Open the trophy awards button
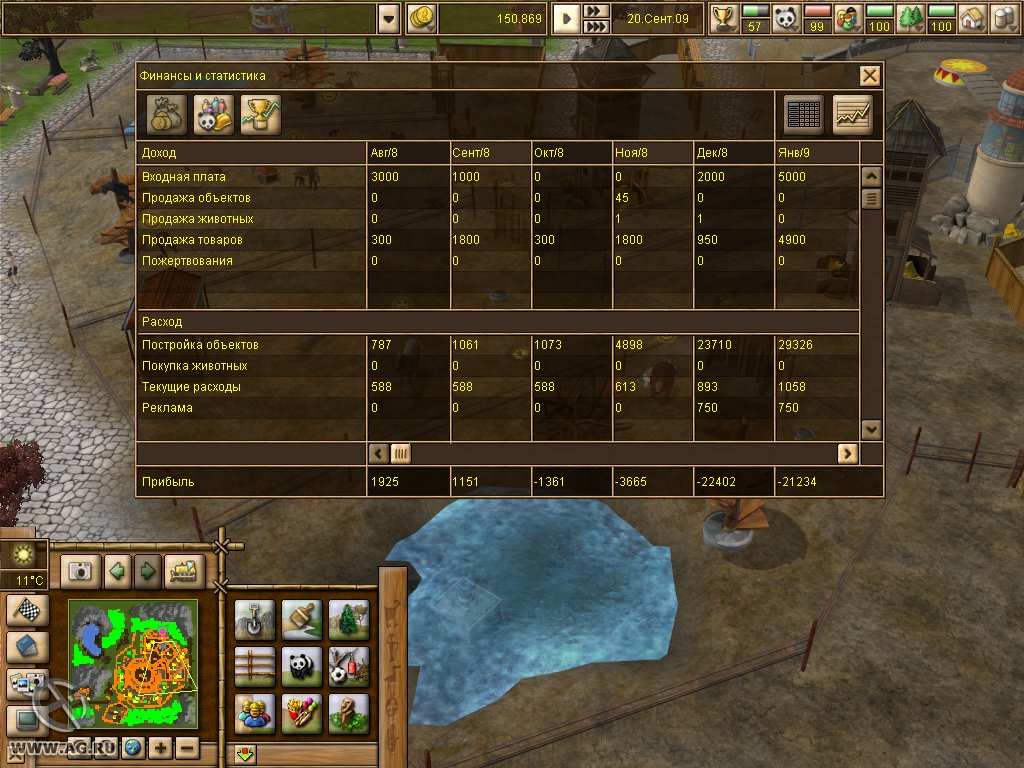The height and width of the screenshot is (768, 1024). pyautogui.click(x=723, y=18)
